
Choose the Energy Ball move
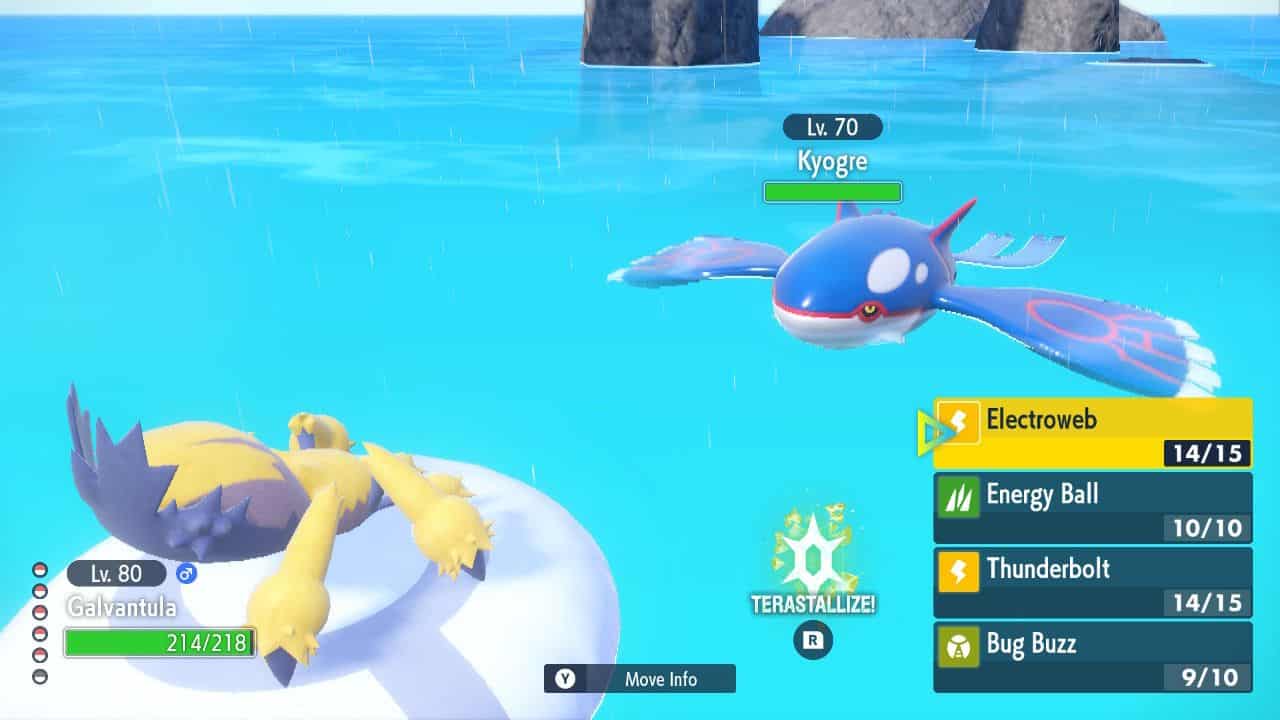pyautogui.click(x=1092, y=508)
